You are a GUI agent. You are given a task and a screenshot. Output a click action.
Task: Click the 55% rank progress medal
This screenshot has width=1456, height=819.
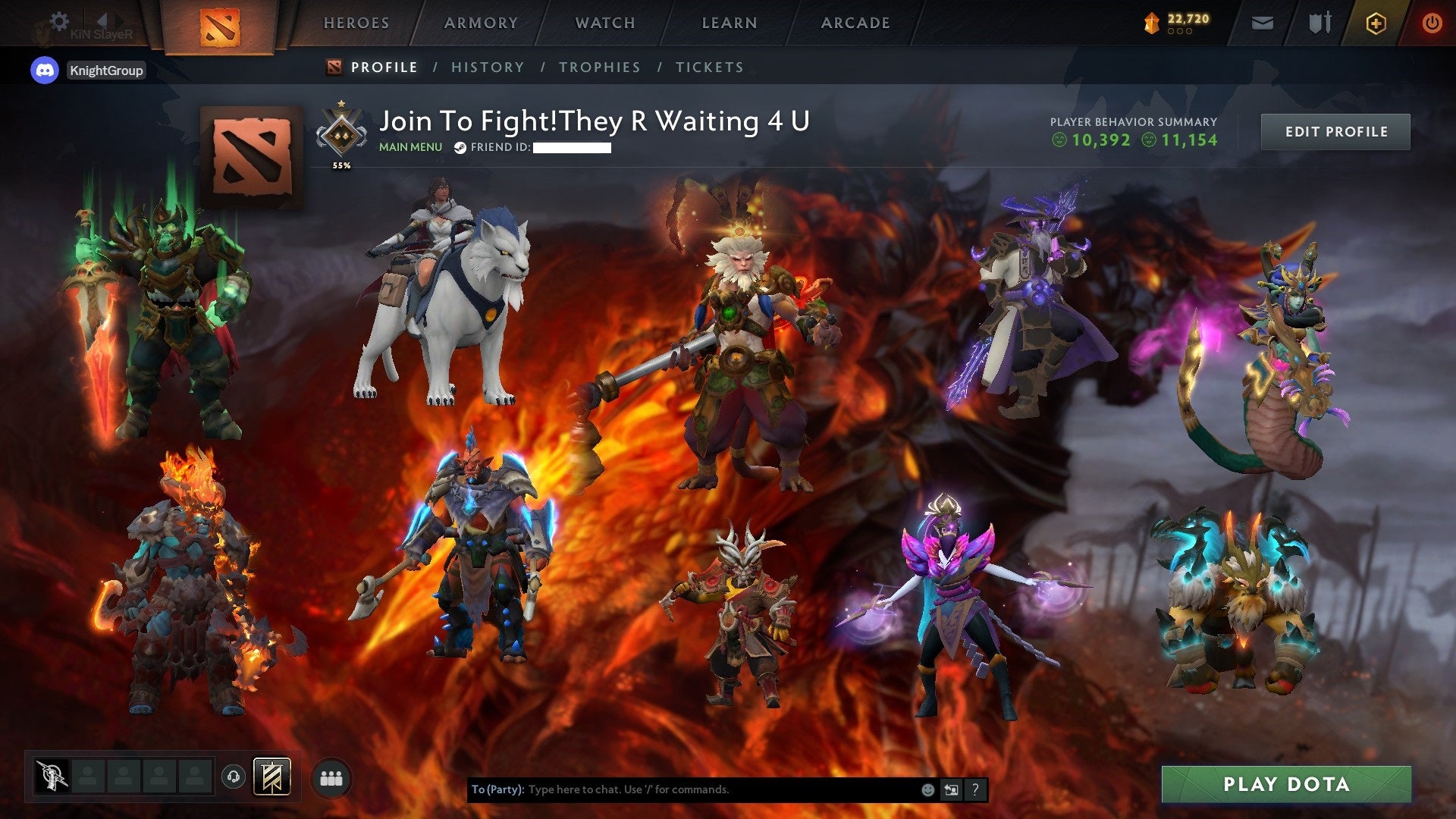coord(340,133)
